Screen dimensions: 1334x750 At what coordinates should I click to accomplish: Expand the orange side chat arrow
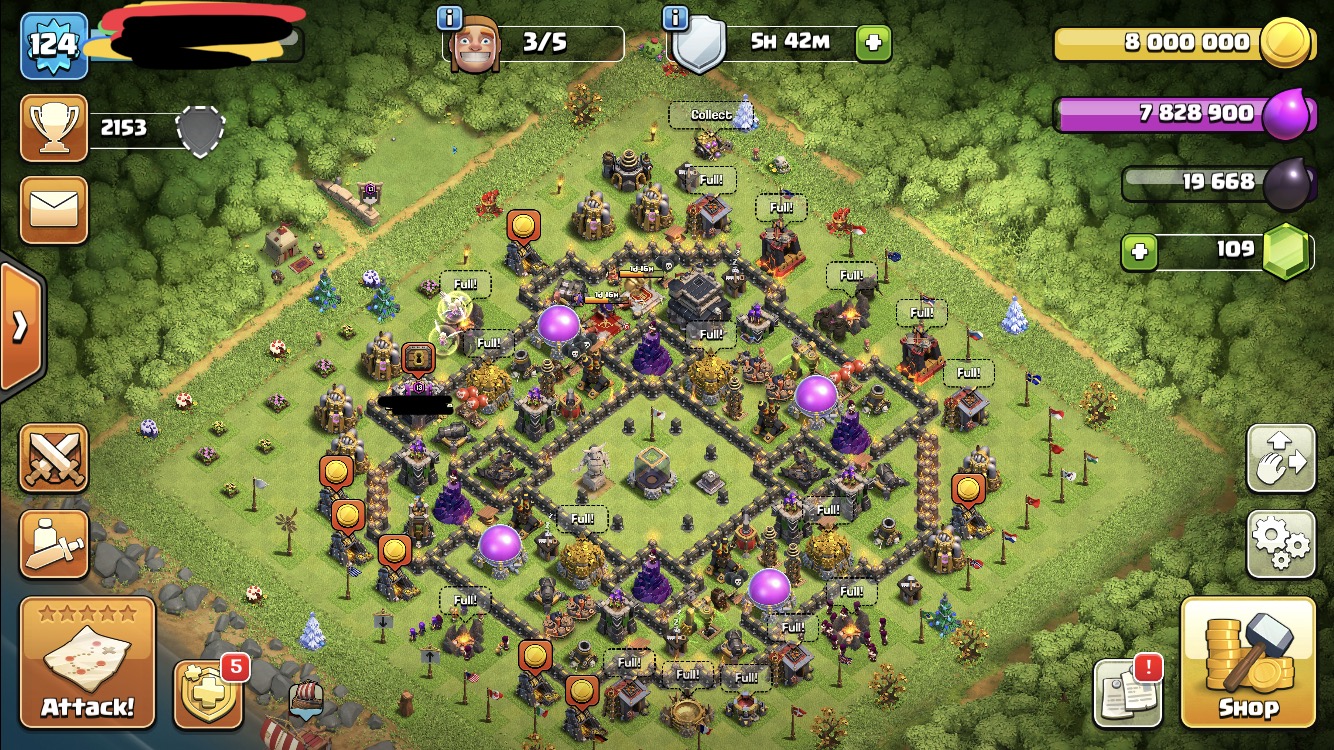(x=20, y=327)
